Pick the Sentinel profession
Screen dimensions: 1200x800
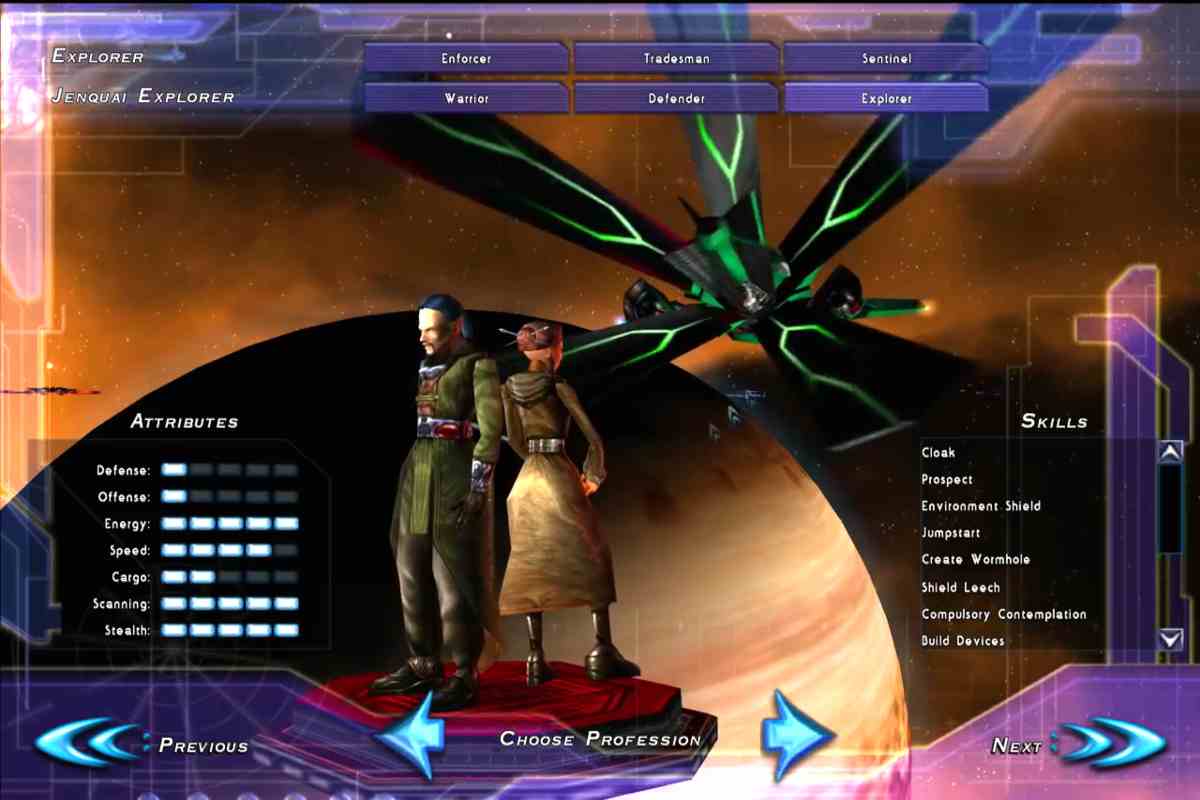pyautogui.click(x=887, y=58)
